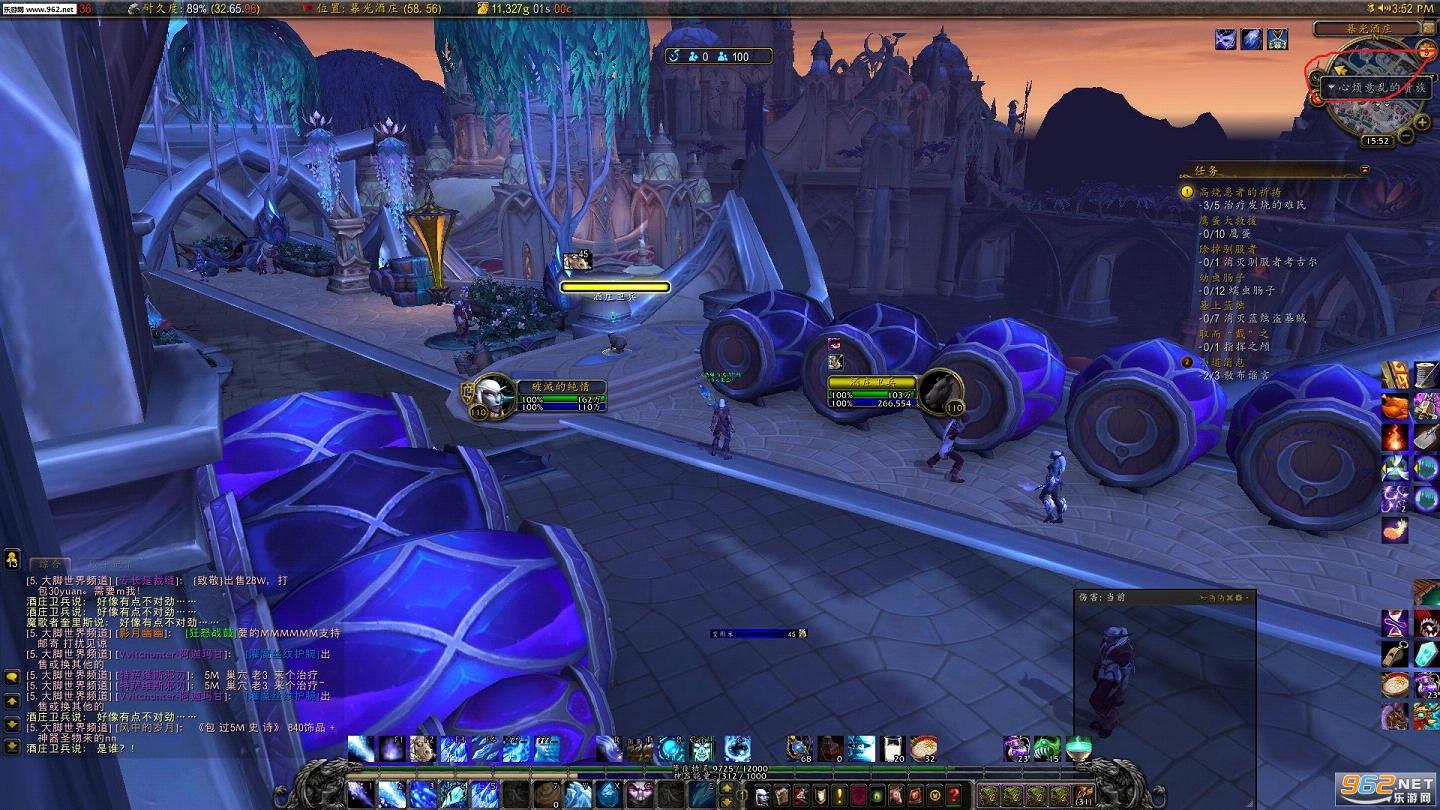This screenshot has width=1440, height=810.
Task: Select the quest 高烧患者的祈祷 in tracker
Action: (1240, 191)
